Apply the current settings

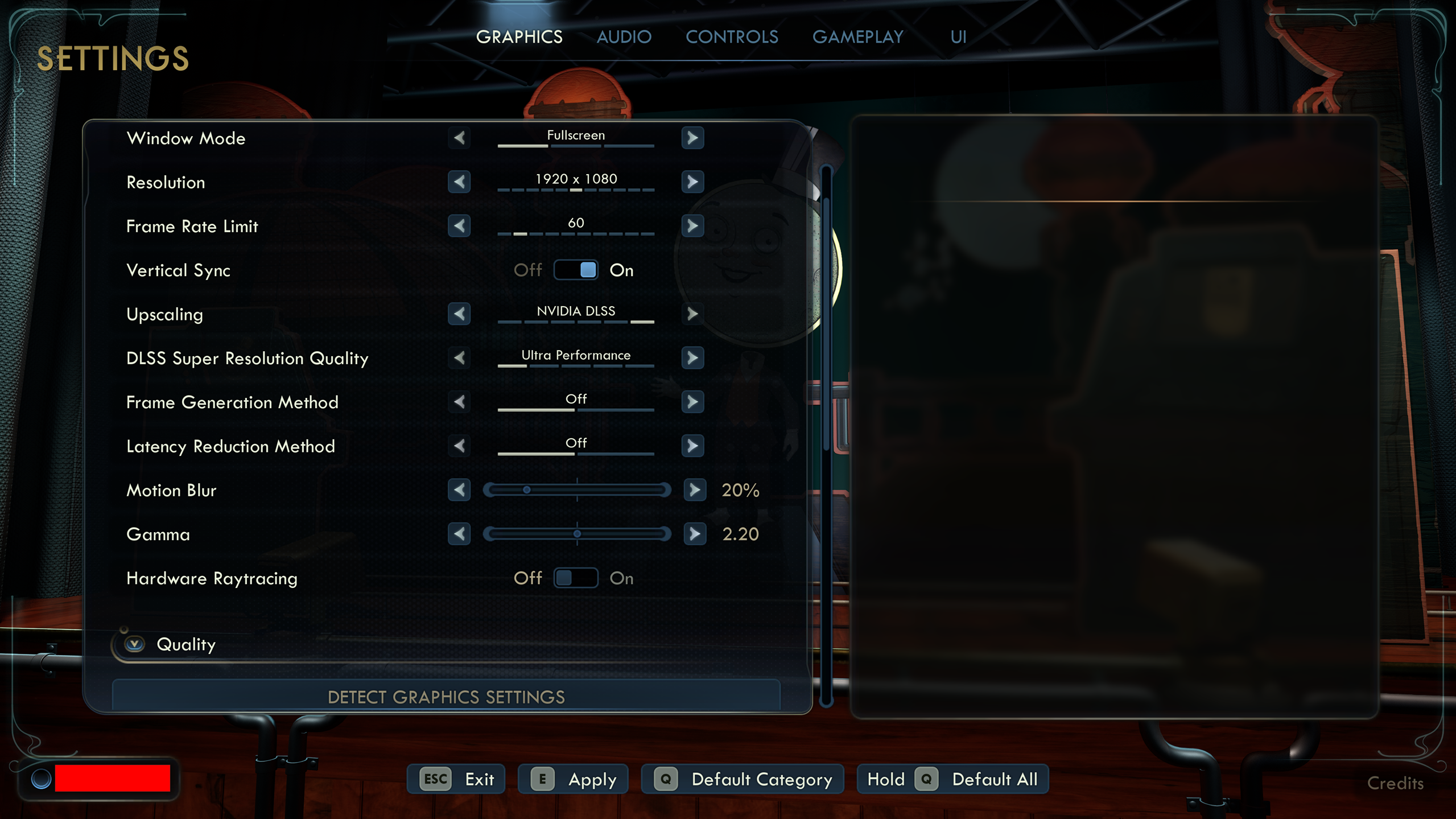point(572,779)
